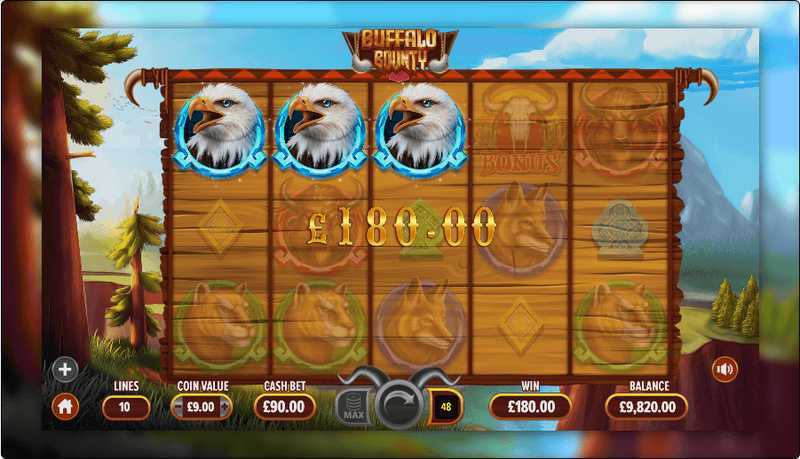Decrease the coin value from £9.00
This screenshot has width=800, height=459.
[x=177, y=407]
